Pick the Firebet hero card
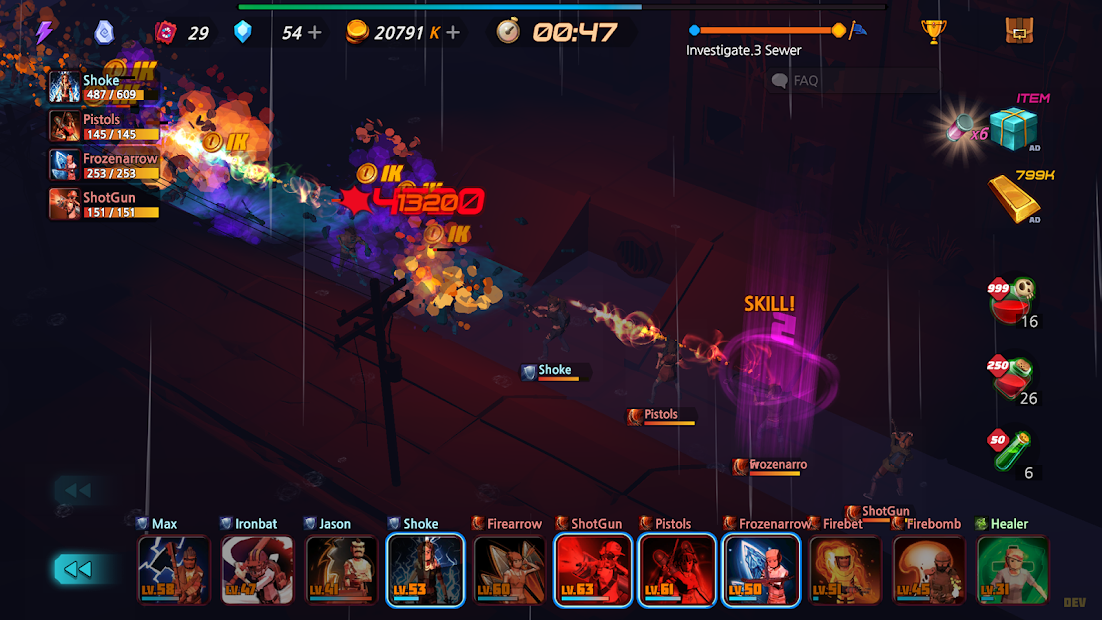The image size is (1102, 620). pos(846,570)
